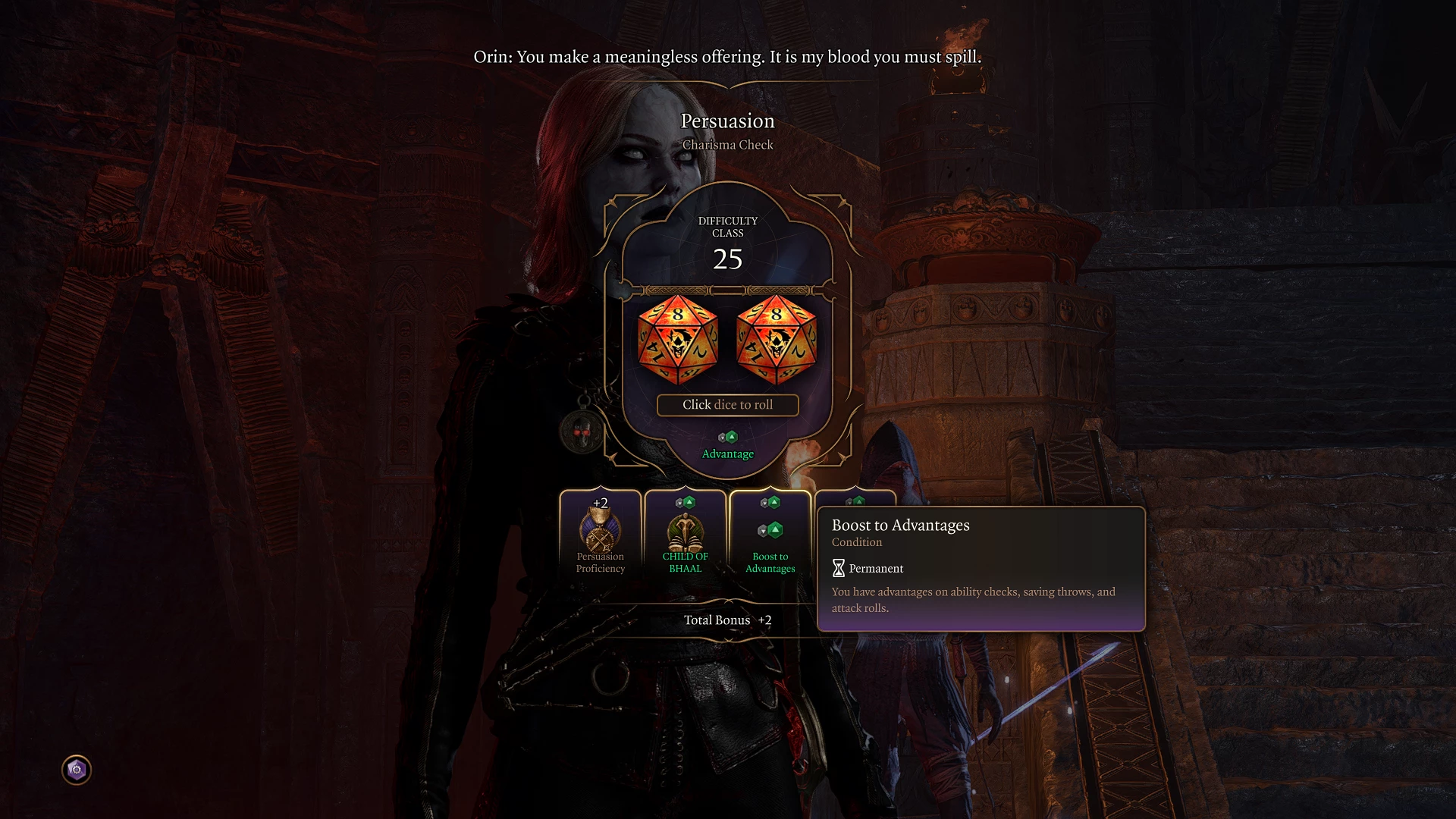Image resolution: width=1456 pixels, height=819 pixels.
Task: Select the Boost to Advantages card
Action: tap(770, 535)
